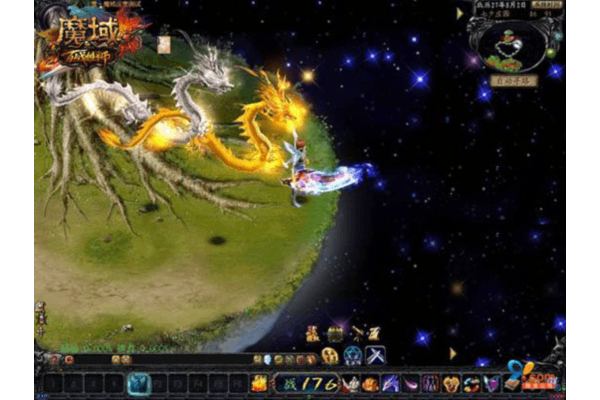This screenshot has height=400, width=600.
Task: Open the twin figures icon in bottom bar
Action: [431, 382]
